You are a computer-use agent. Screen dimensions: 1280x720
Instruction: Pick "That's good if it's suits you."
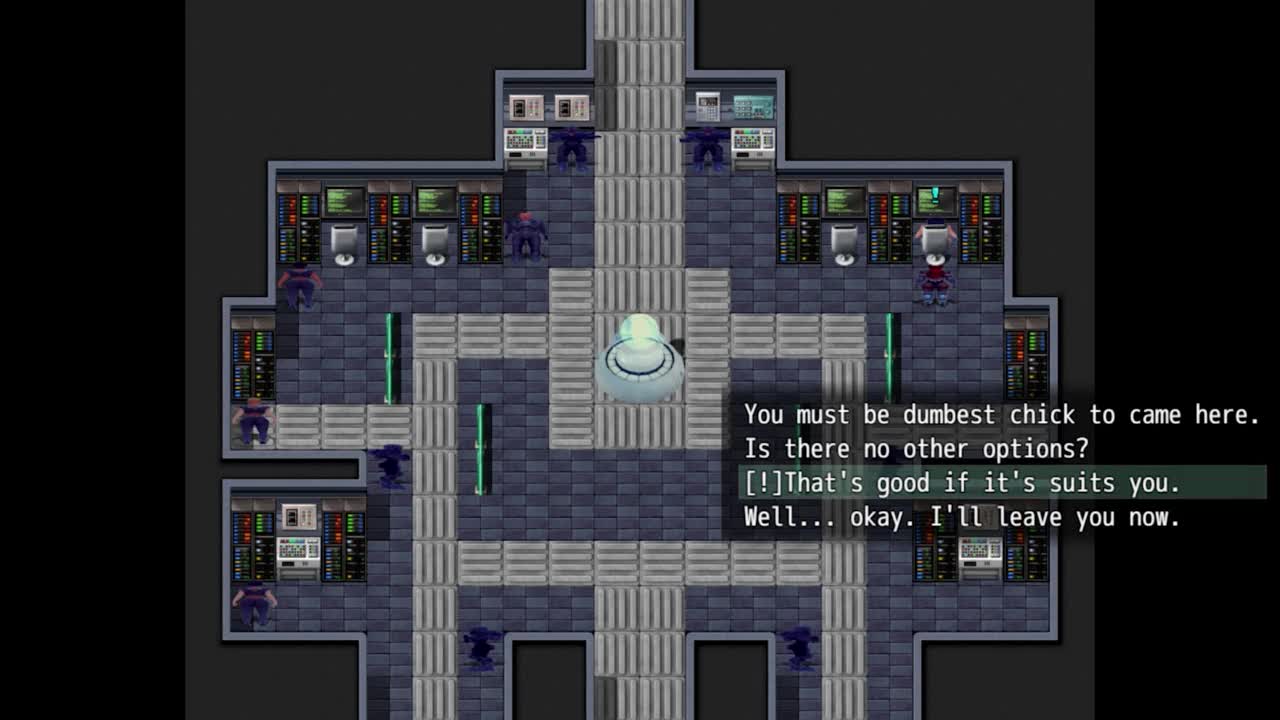tap(962, 483)
